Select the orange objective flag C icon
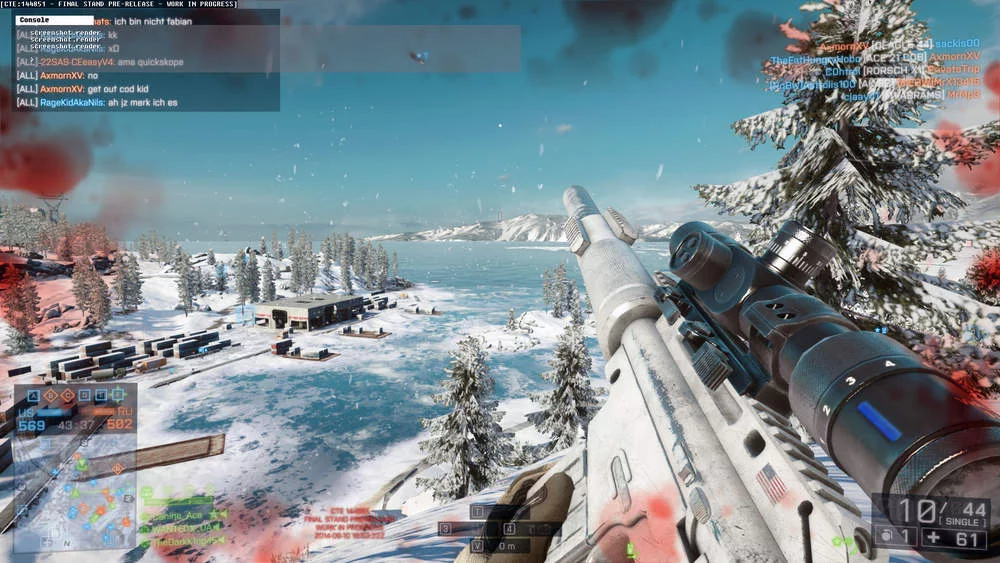This screenshot has height=563, width=1000. (x=69, y=396)
